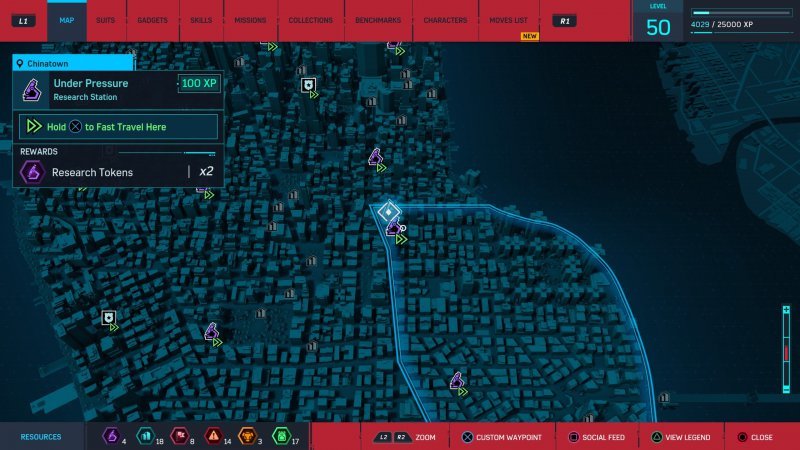800x450 pixels.
Task: Show the Missions tab
Action: pos(250,20)
